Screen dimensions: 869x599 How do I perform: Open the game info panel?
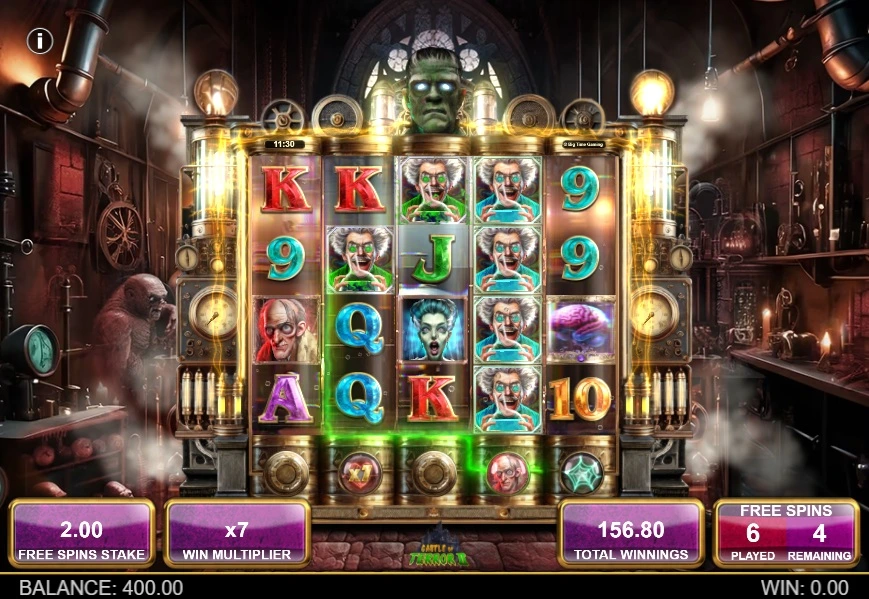click(x=40, y=41)
